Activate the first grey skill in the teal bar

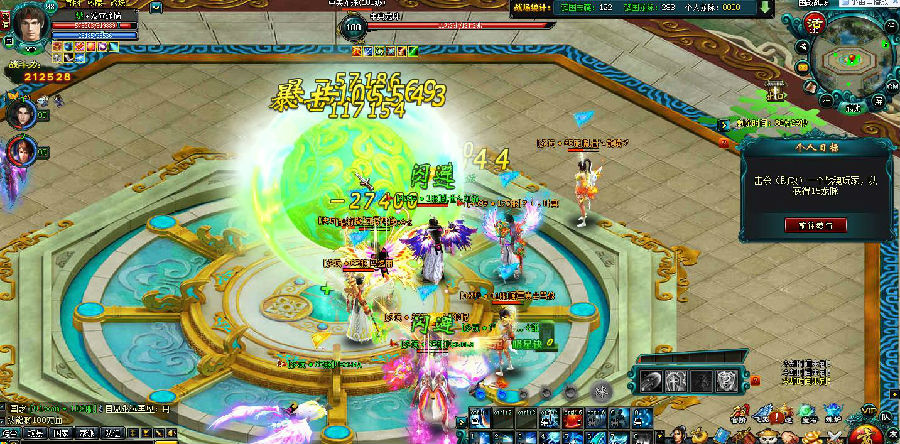click(x=651, y=380)
